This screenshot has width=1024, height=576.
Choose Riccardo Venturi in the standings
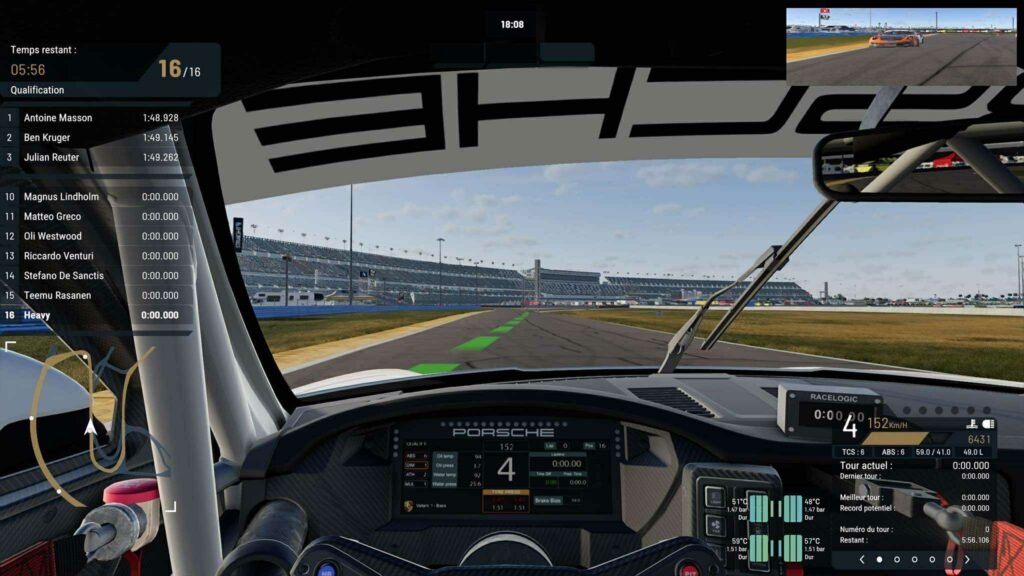point(98,256)
